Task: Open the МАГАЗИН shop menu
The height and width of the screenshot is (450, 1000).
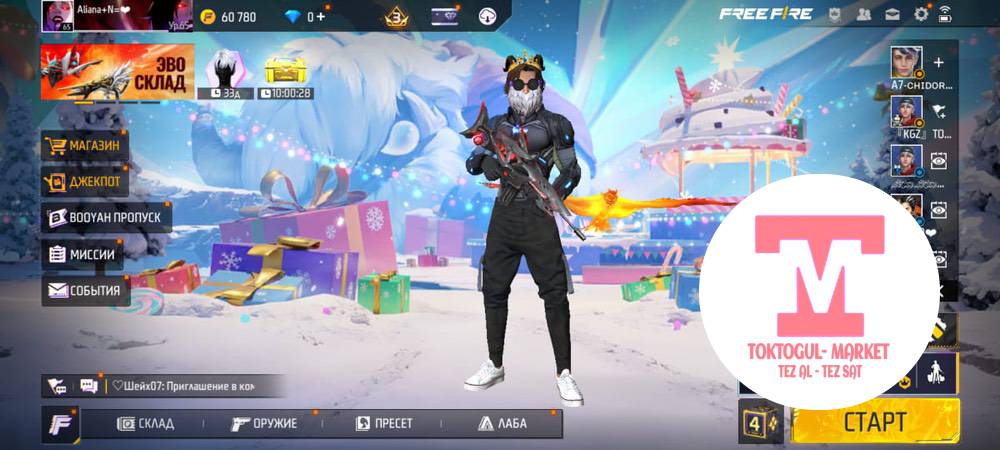Action: (x=86, y=146)
